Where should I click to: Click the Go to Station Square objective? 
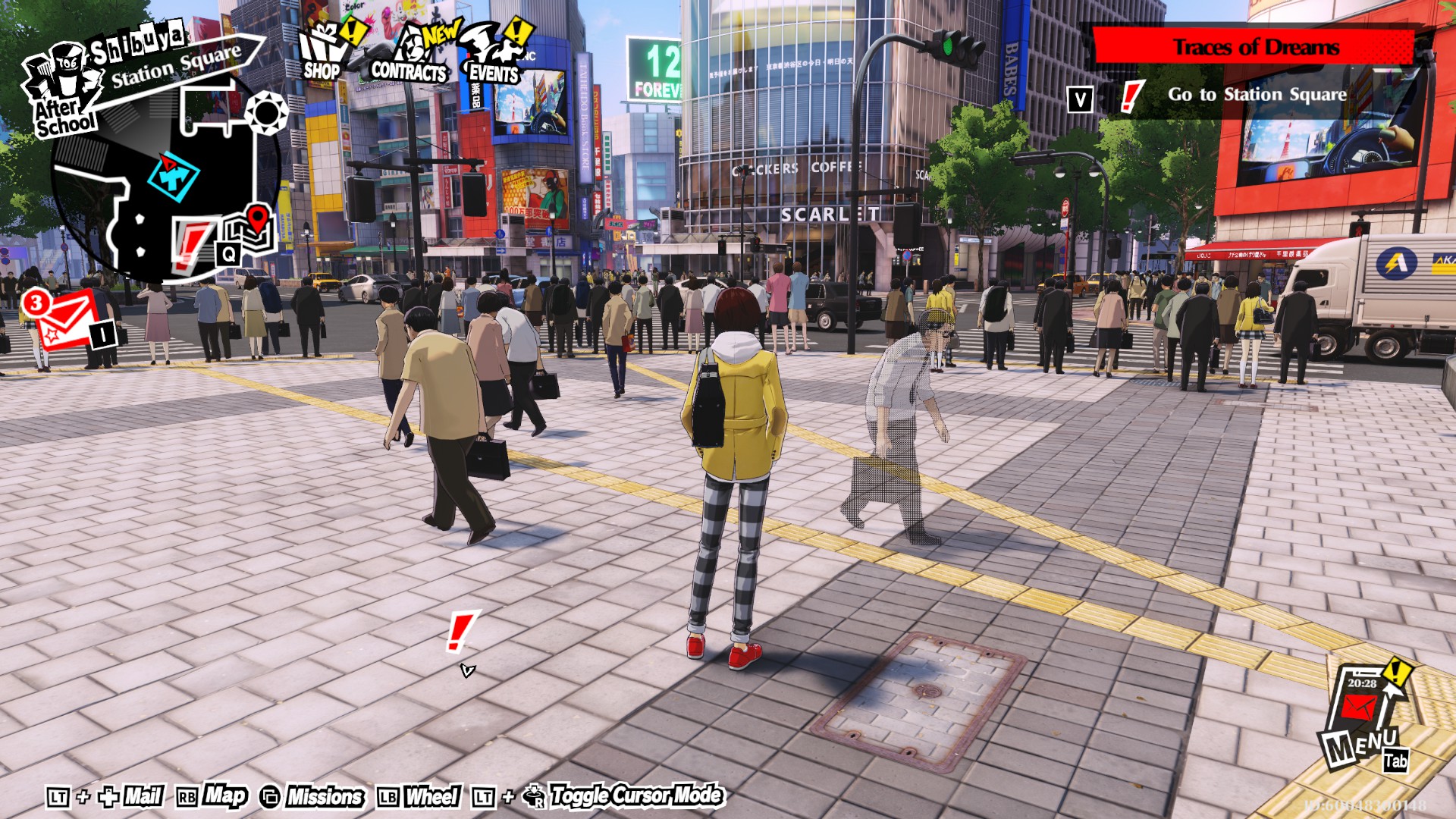(x=1257, y=95)
